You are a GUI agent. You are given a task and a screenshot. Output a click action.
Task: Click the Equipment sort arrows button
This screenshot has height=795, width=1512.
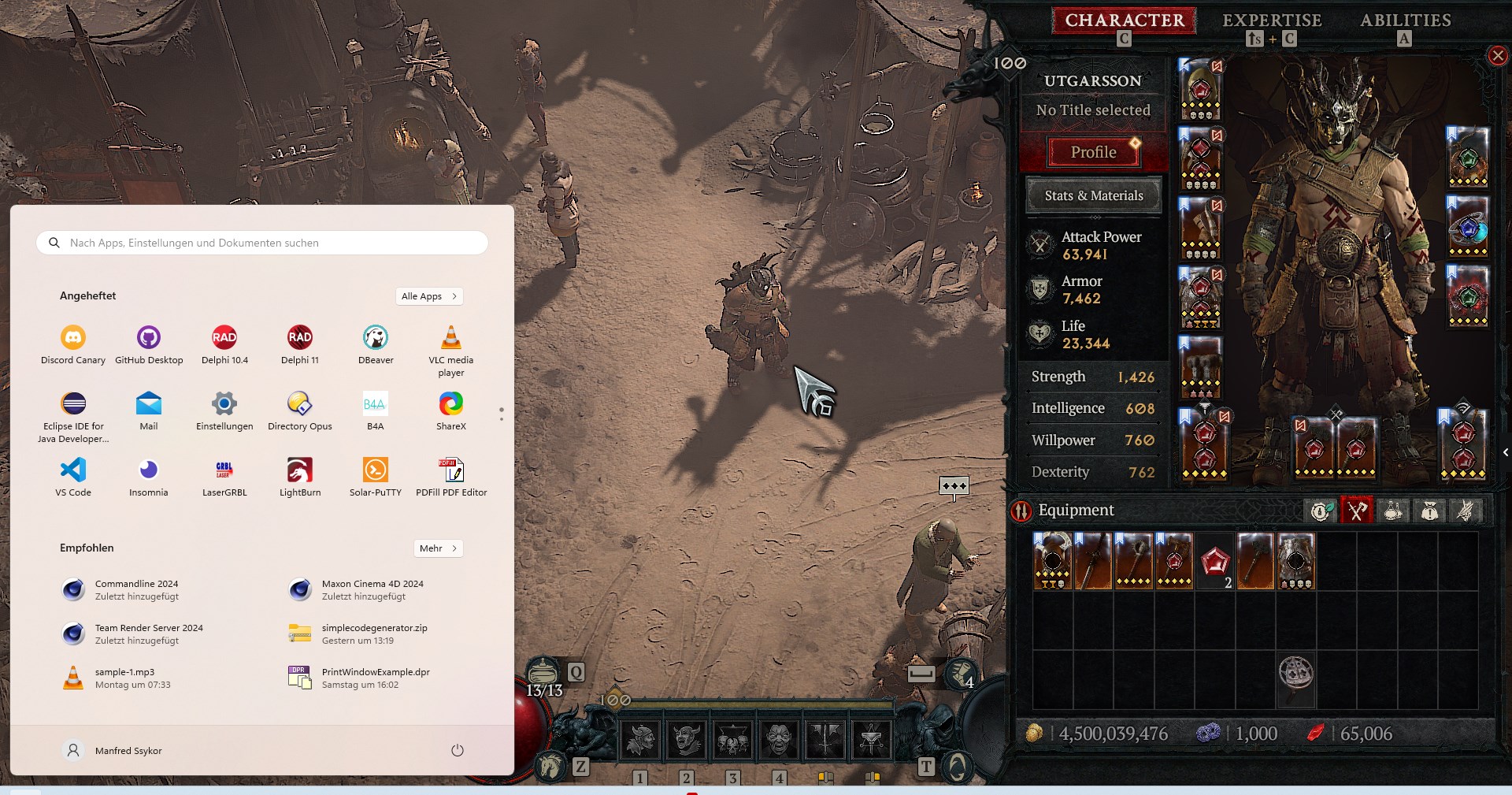pos(1021,511)
